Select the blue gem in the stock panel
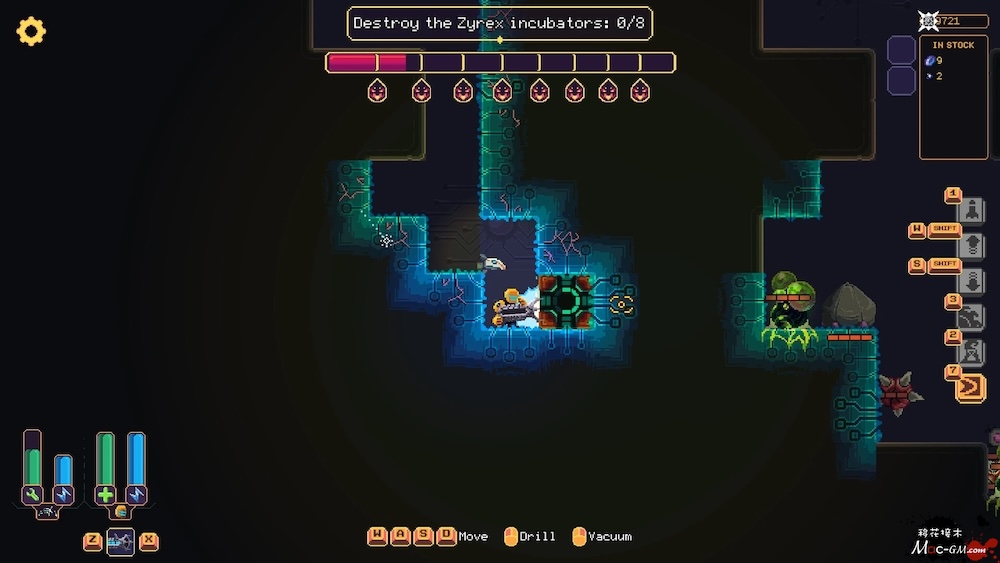The height and width of the screenshot is (563, 1000). (930, 61)
